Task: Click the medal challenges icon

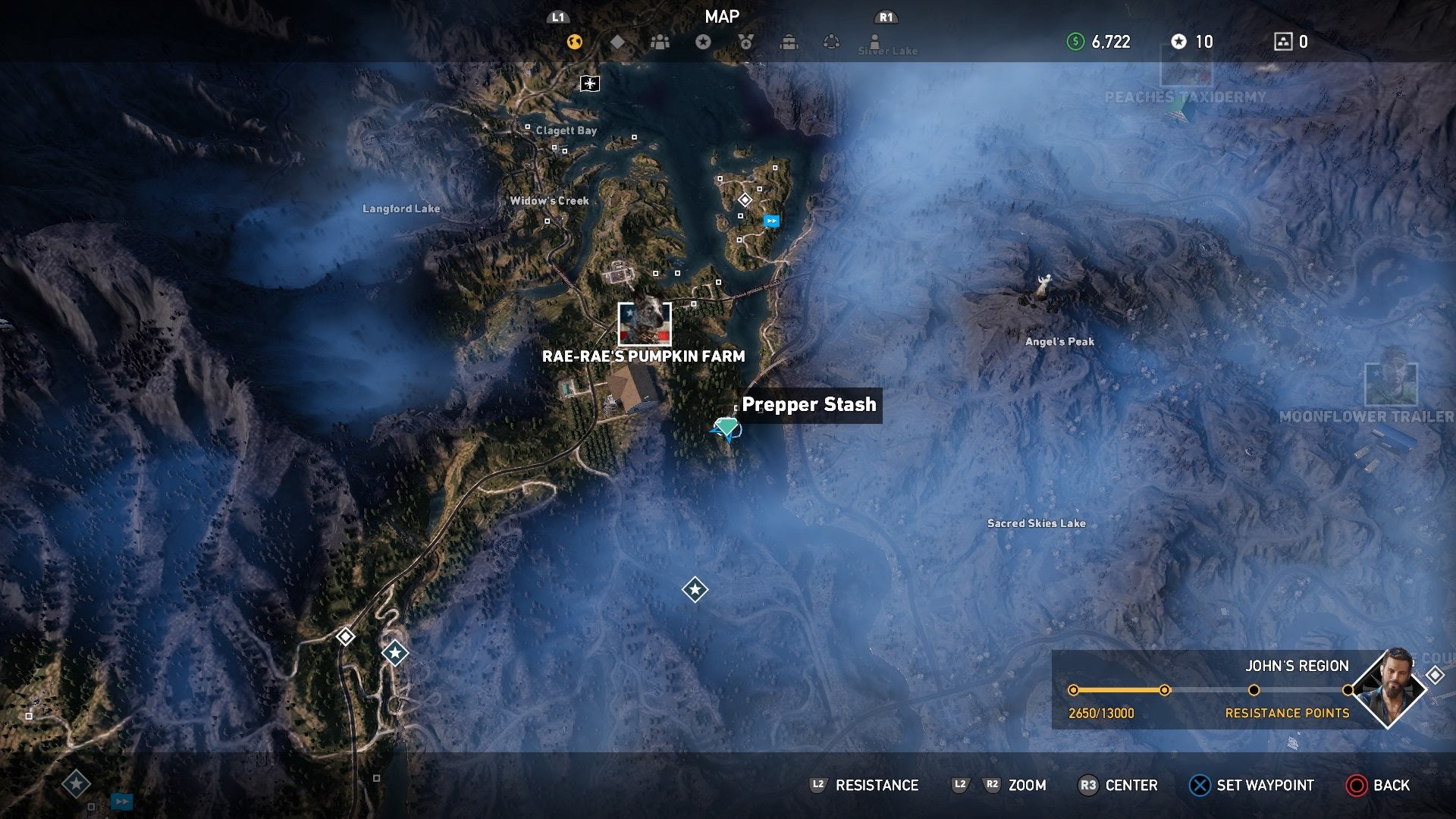Action: pos(745,42)
